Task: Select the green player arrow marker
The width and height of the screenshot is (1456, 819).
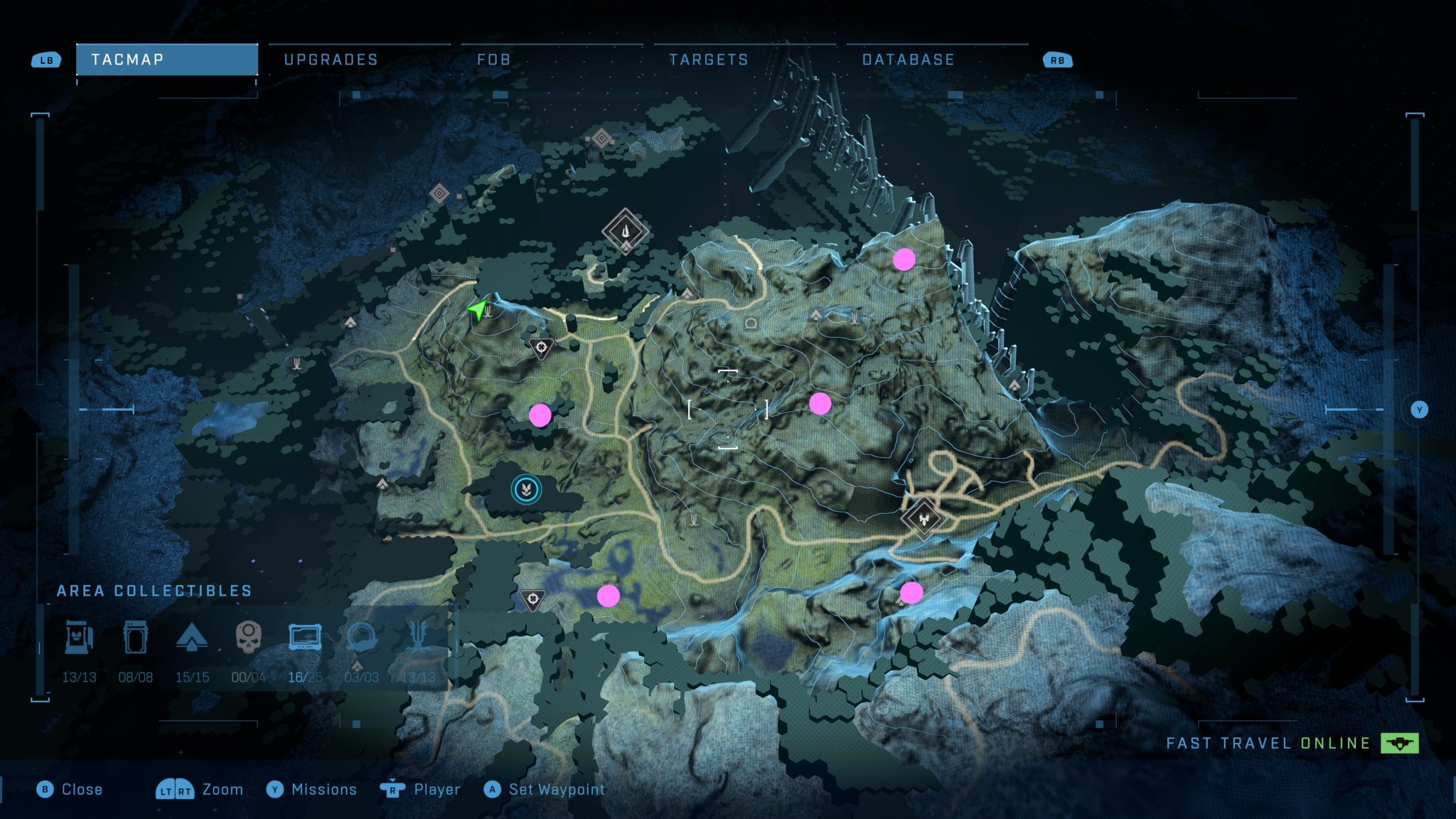Action: coord(478,309)
